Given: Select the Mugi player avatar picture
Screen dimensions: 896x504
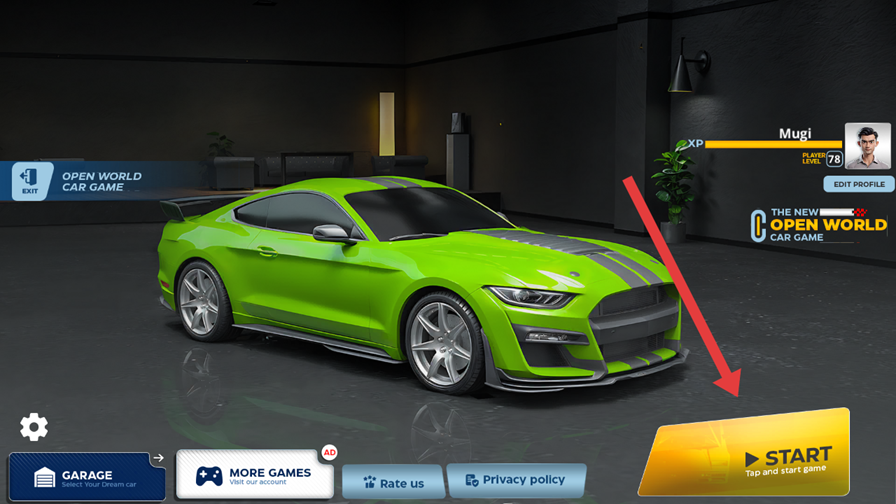Looking at the screenshot, I should (866, 146).
